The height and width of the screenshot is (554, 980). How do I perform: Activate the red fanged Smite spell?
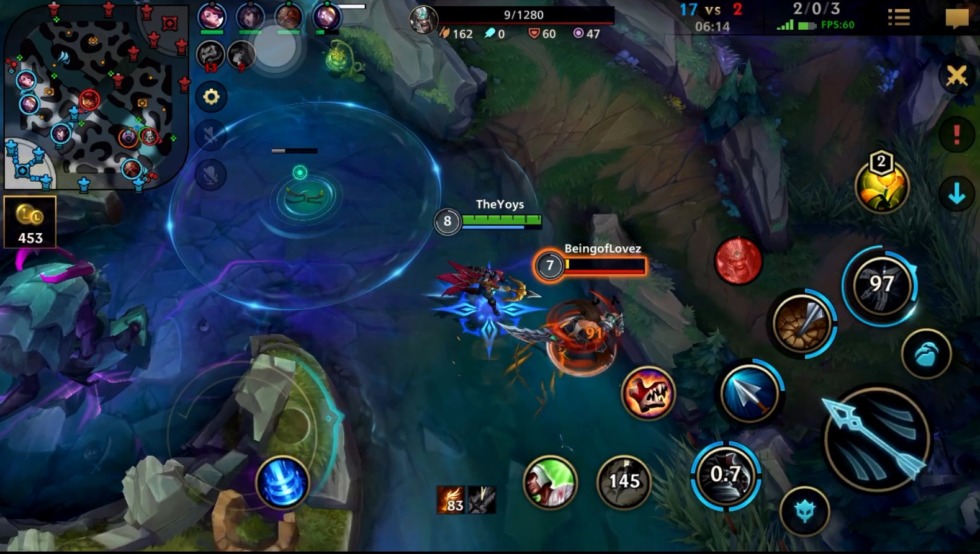(648, 392)
